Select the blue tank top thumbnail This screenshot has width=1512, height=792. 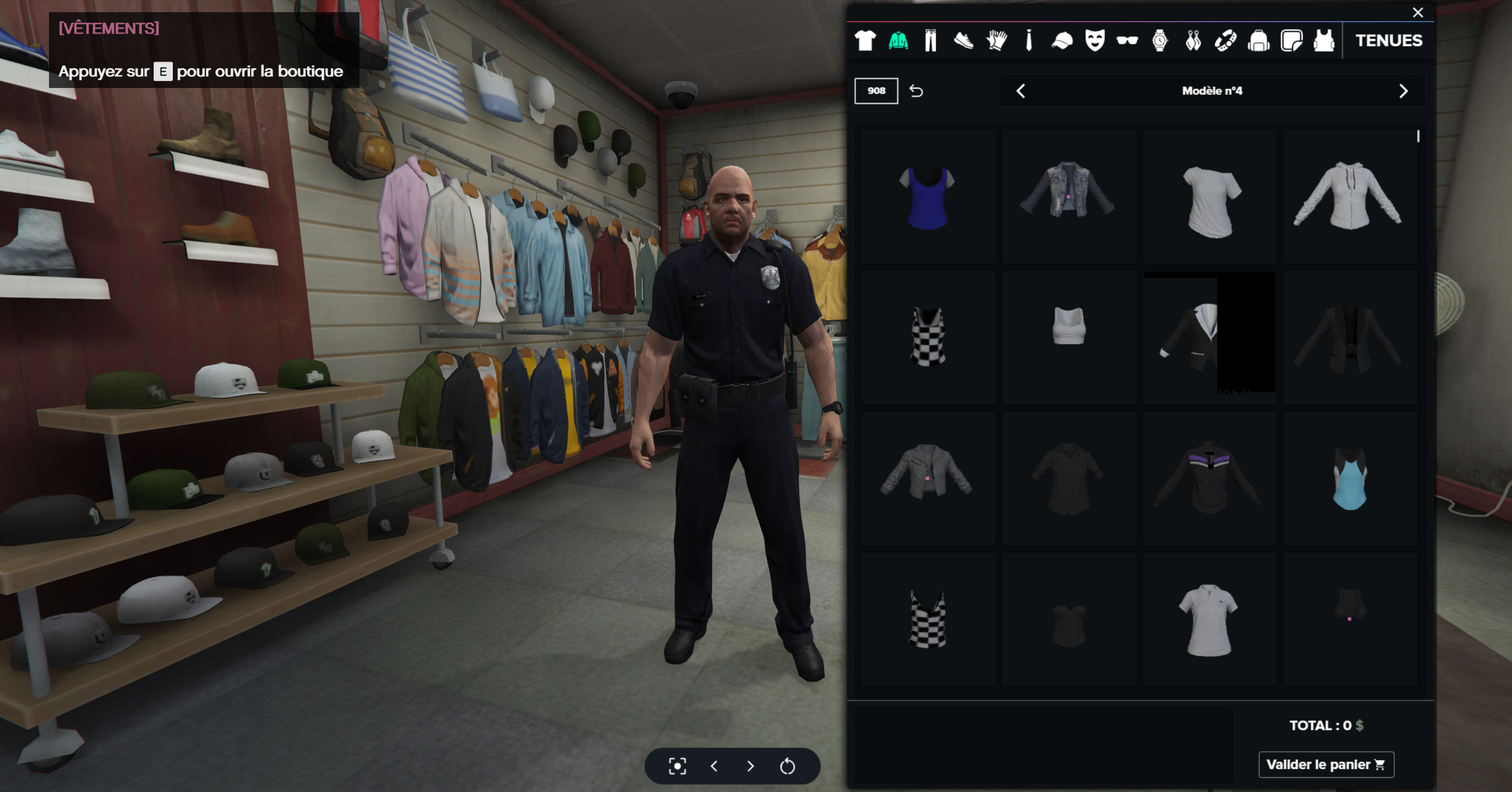tap(927, 197)
